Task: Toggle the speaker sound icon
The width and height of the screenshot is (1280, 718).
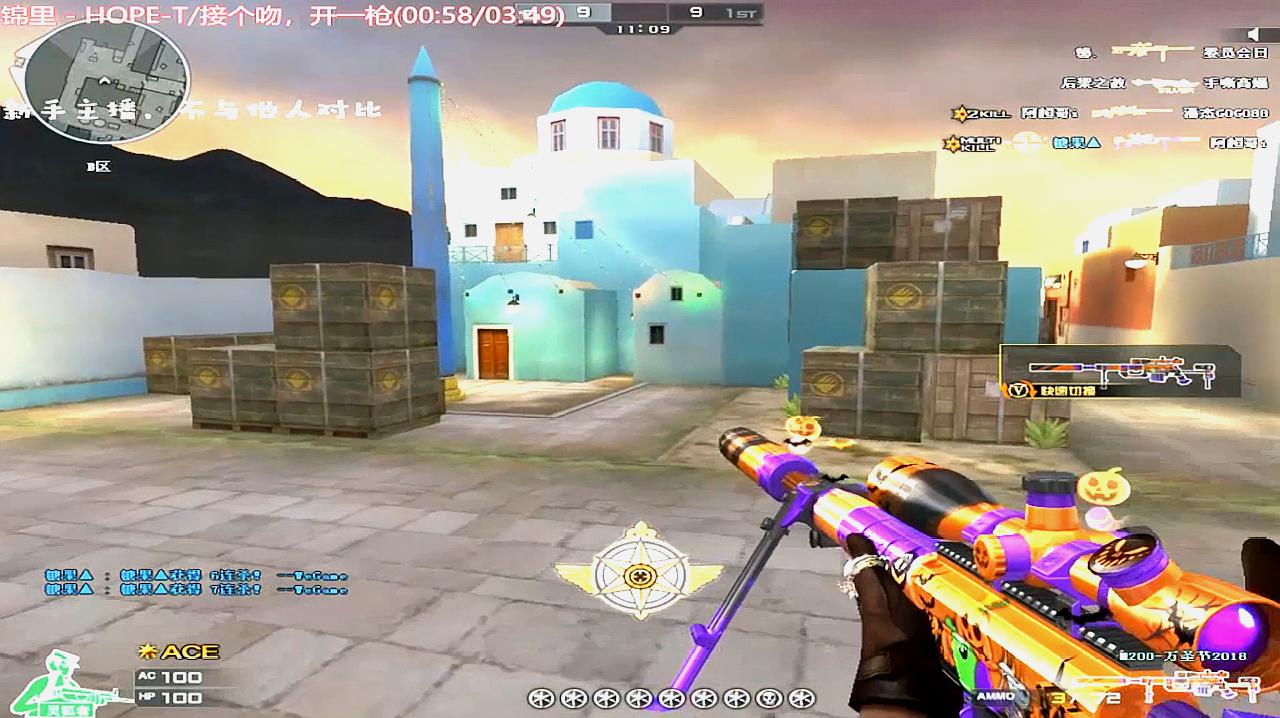Action: [1255, 34]
